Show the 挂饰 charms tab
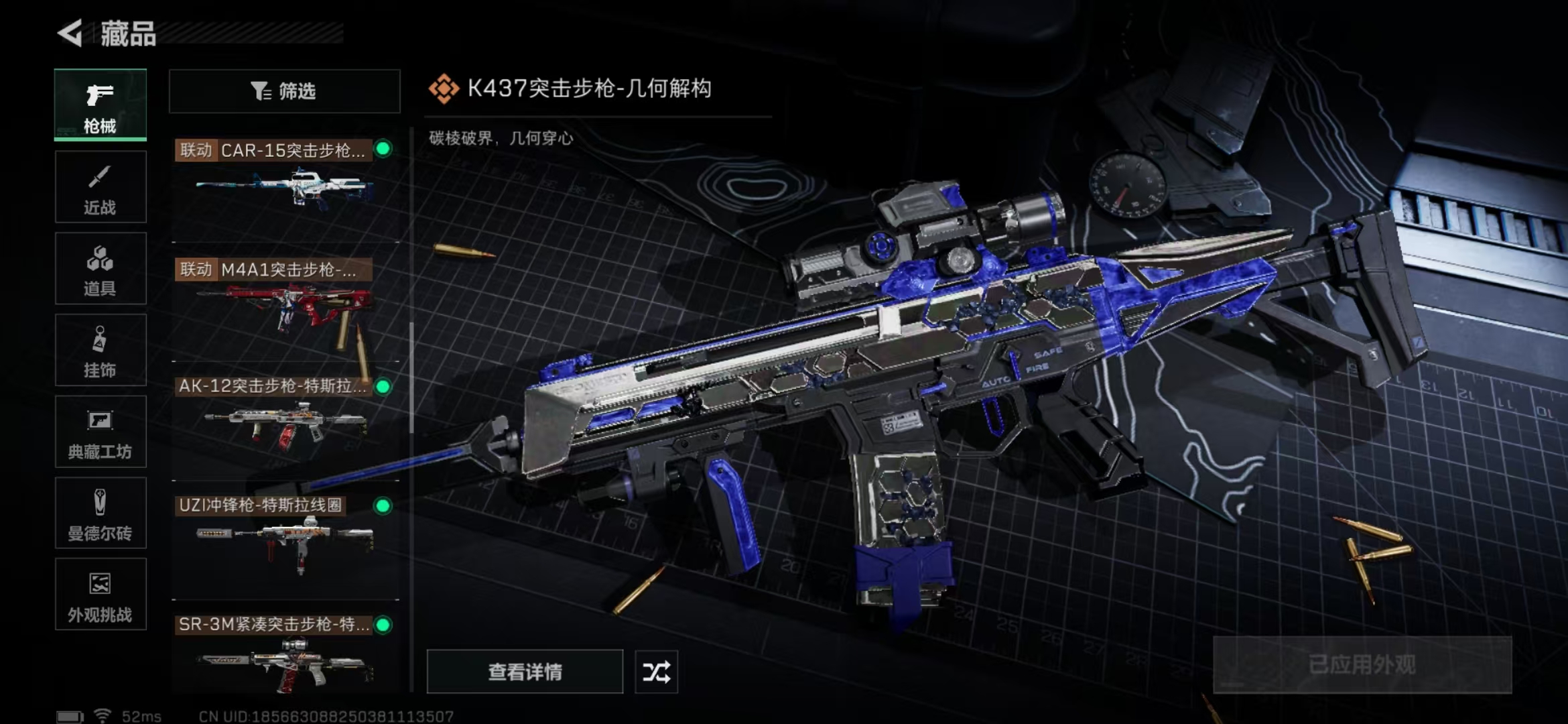1568x724 pixels. tap(100, 350)
